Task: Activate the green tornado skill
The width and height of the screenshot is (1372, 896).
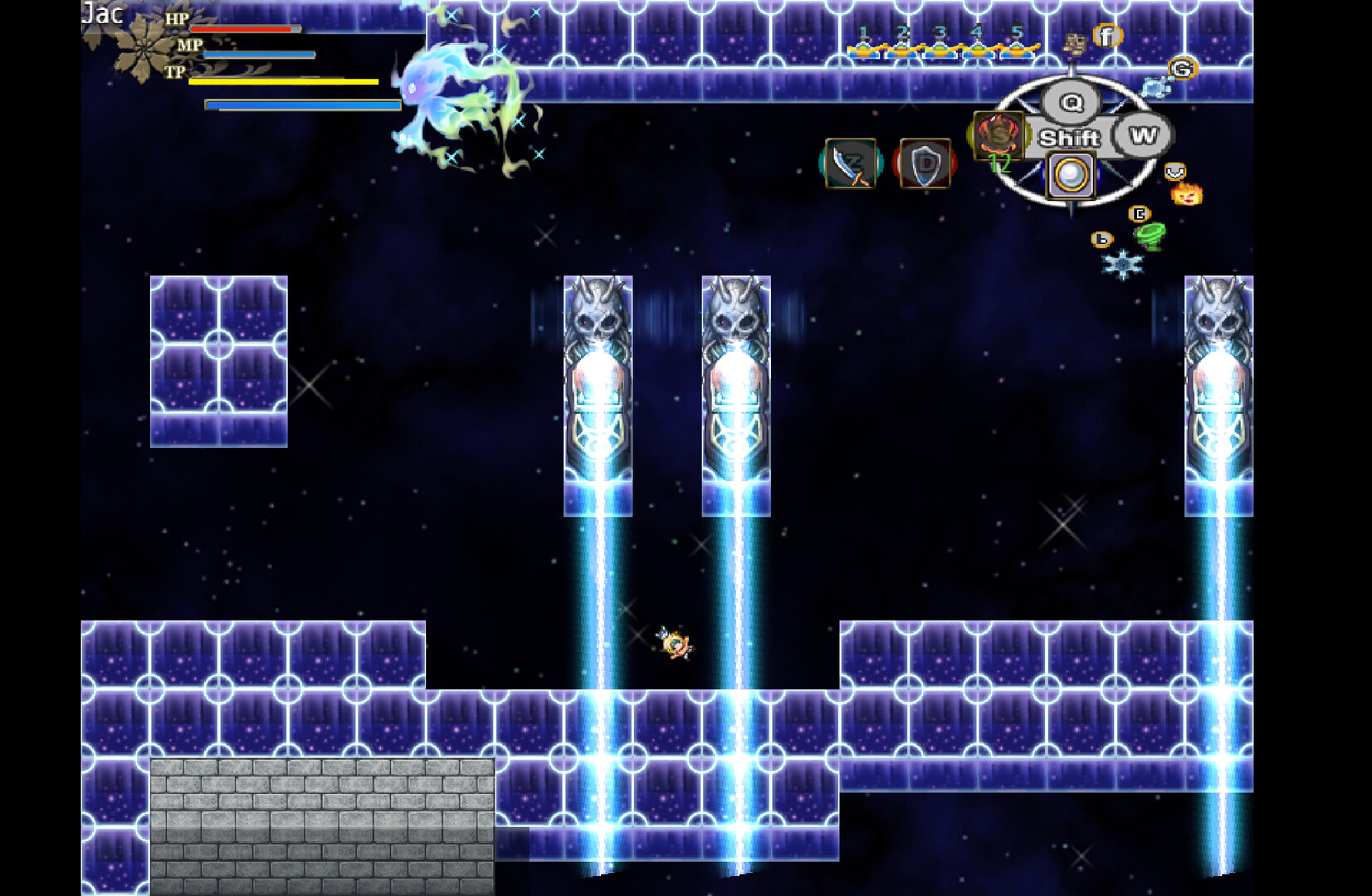Action: pos(1150,236)
